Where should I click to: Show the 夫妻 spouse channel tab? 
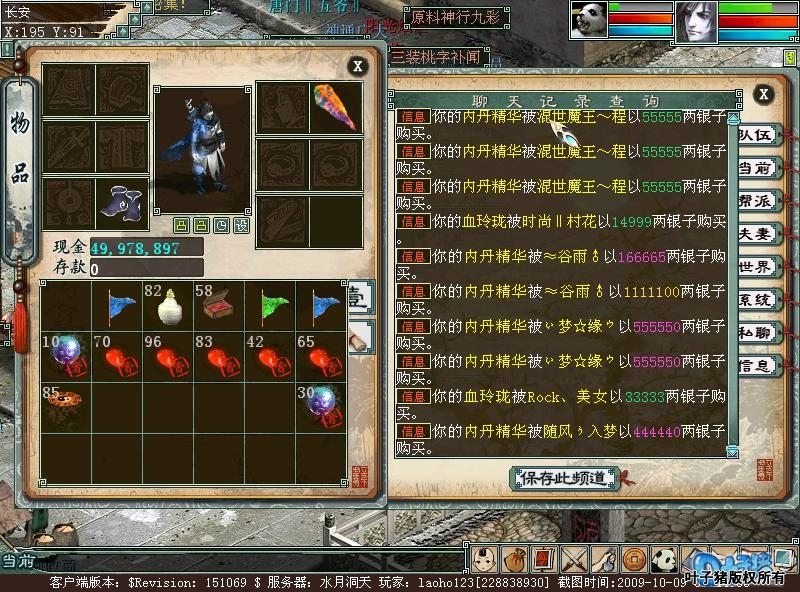(x=756, y=234)
